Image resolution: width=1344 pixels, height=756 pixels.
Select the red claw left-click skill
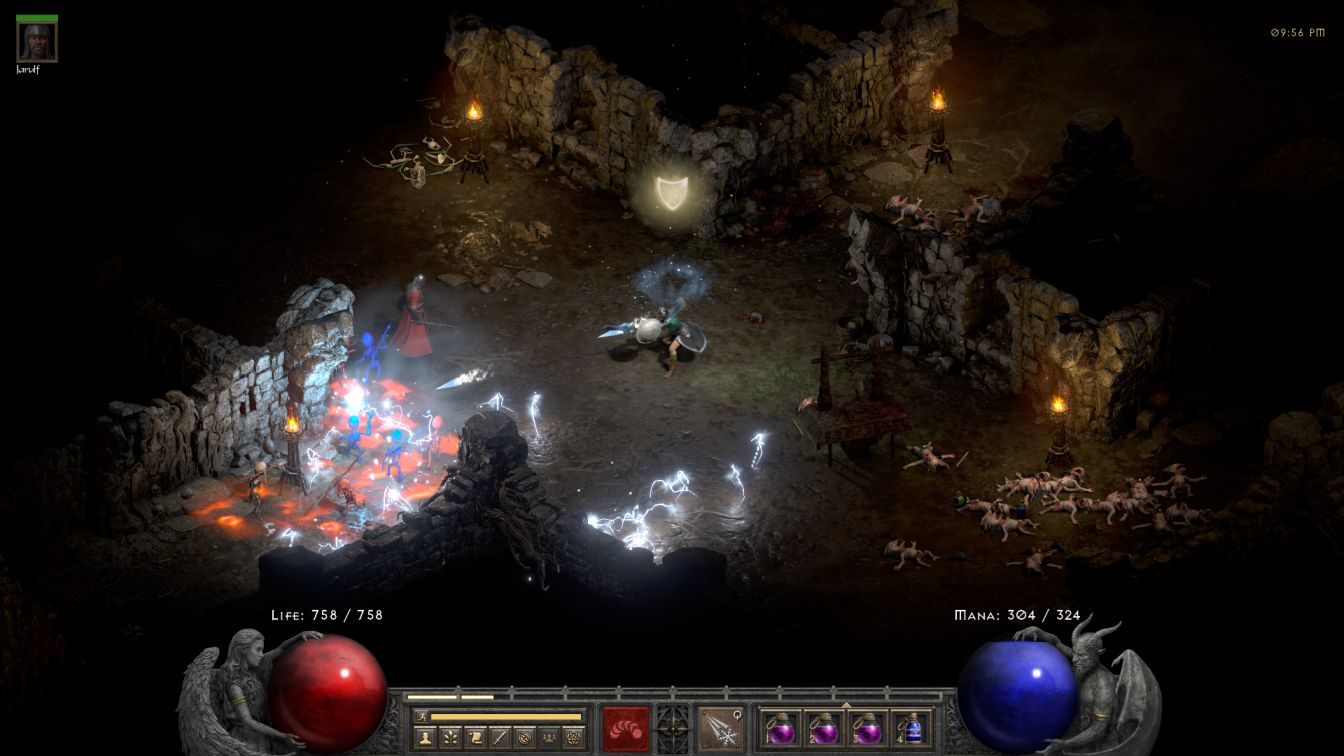pyautogui.click(x=625, y=728)
